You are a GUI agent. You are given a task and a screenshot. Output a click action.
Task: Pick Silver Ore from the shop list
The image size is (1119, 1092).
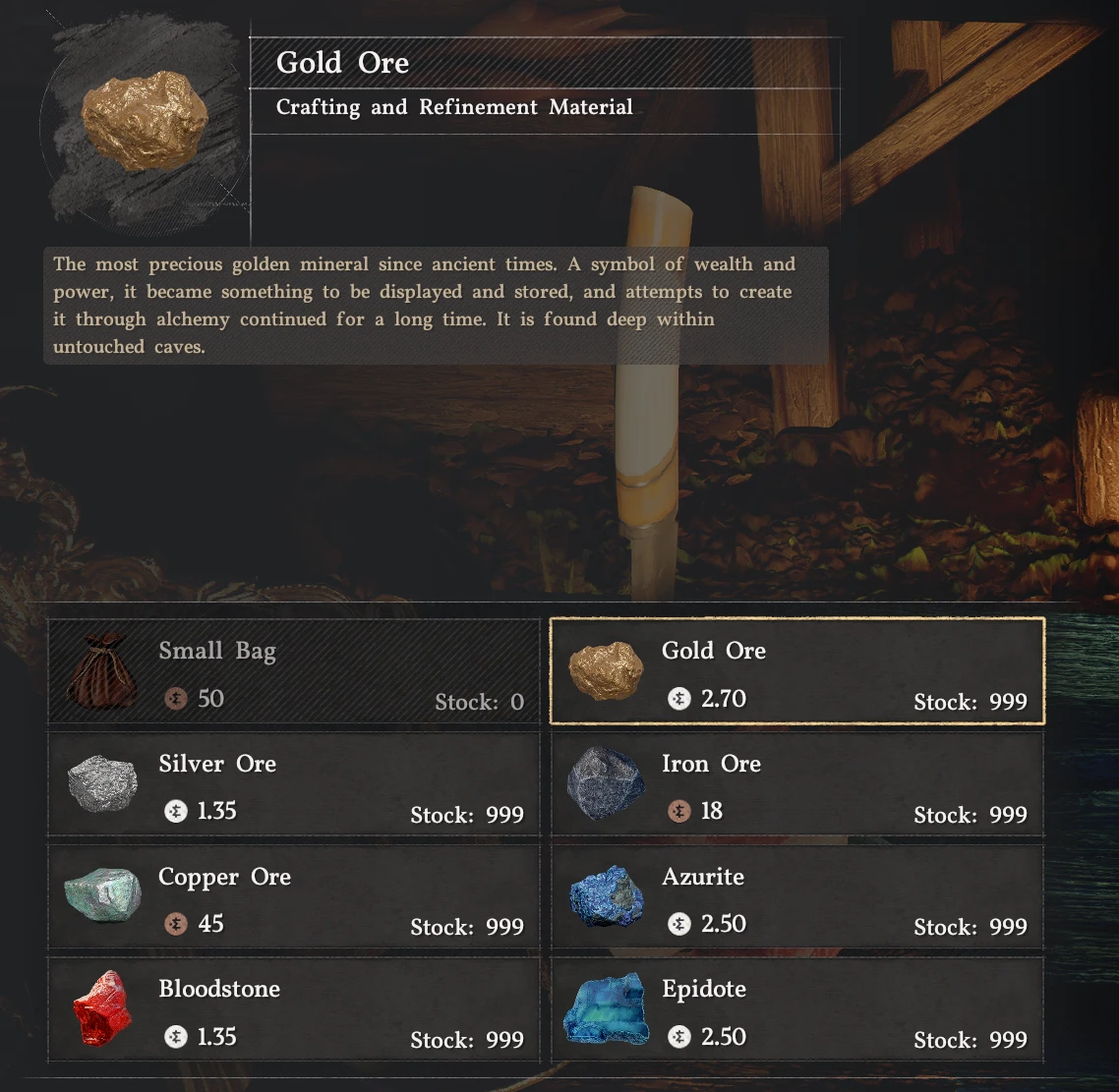(x=294, y=785)
